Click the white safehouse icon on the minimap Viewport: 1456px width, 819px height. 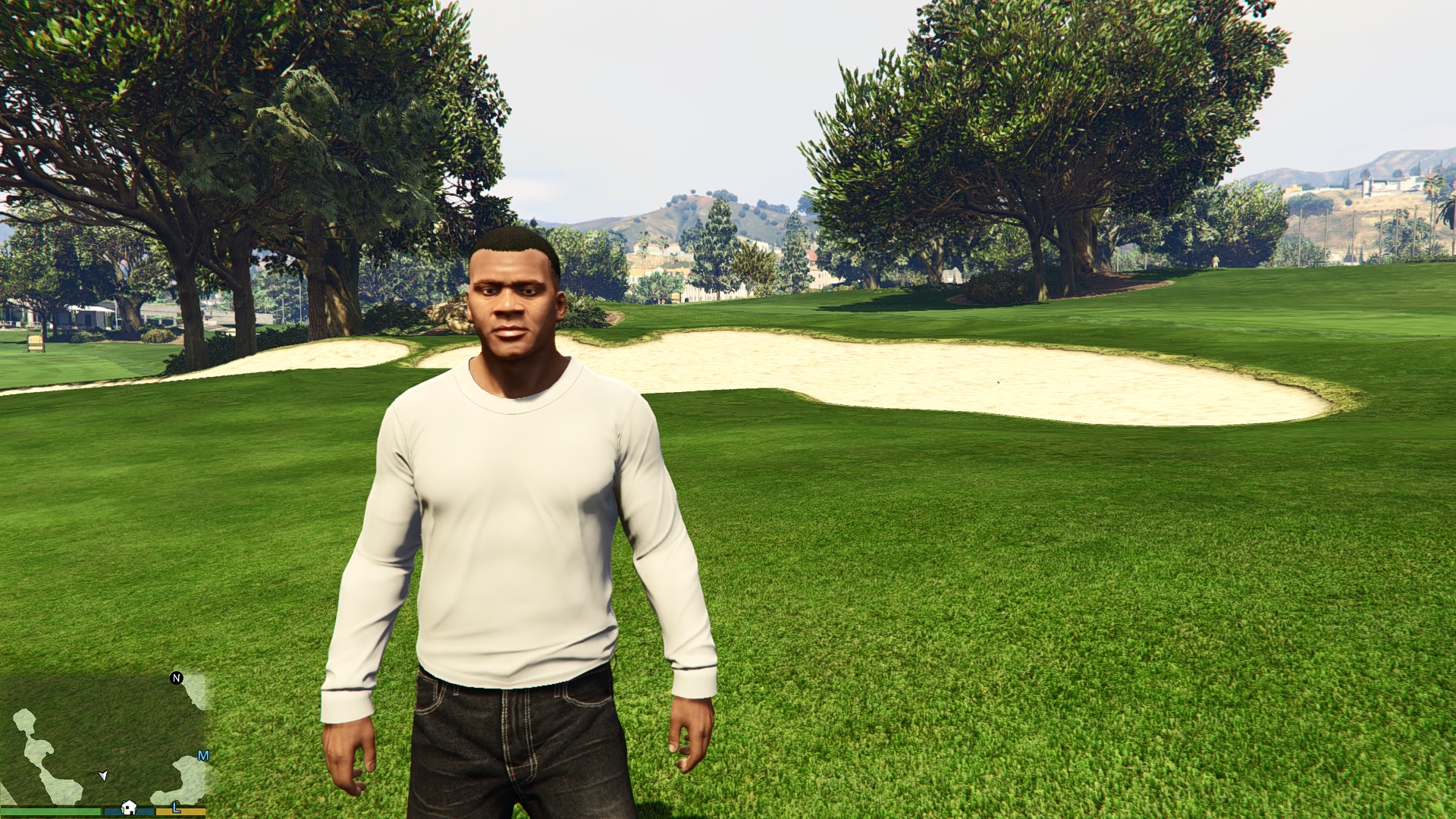click(129, 807)
